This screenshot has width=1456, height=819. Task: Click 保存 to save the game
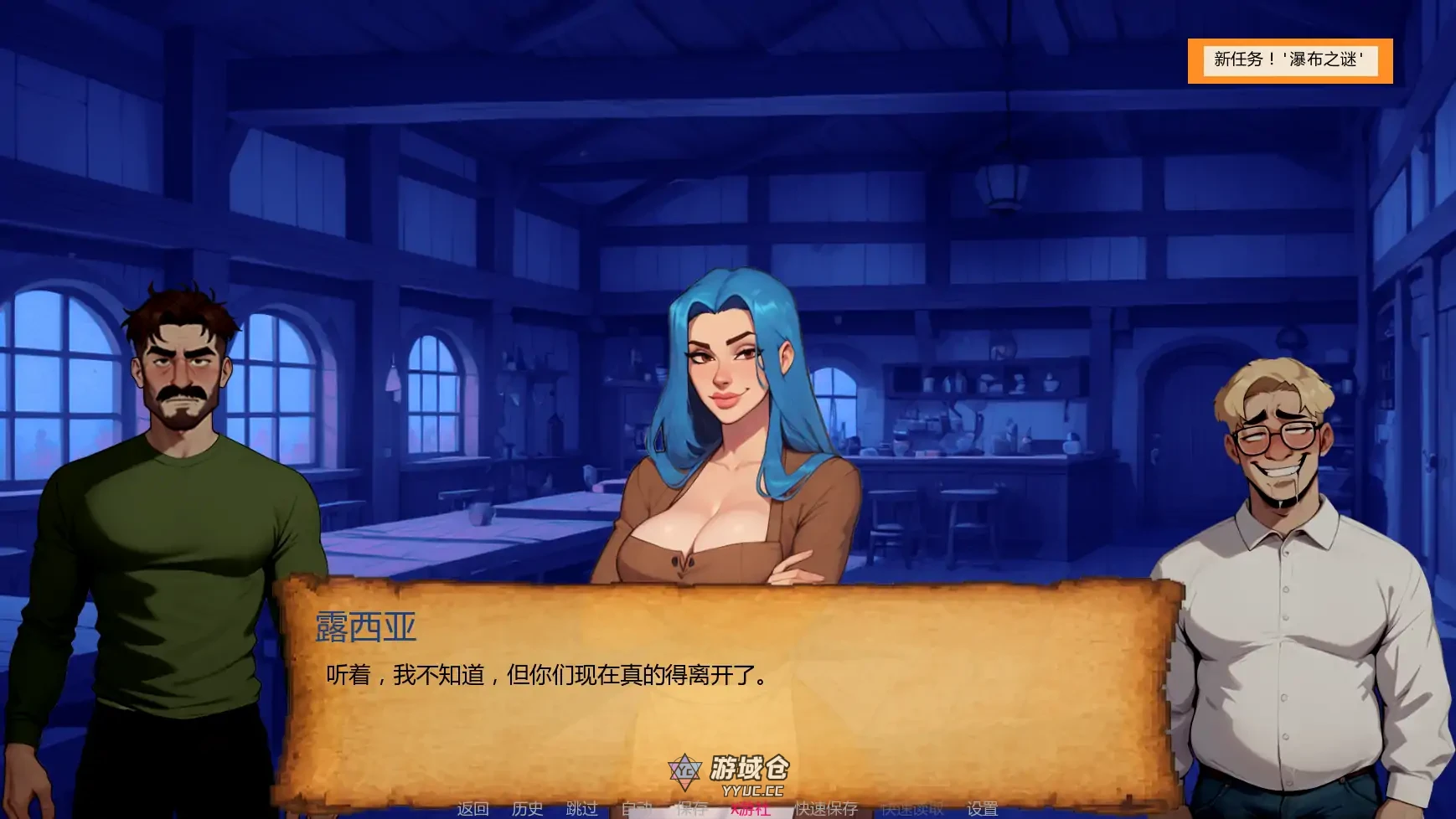(689, 809)
